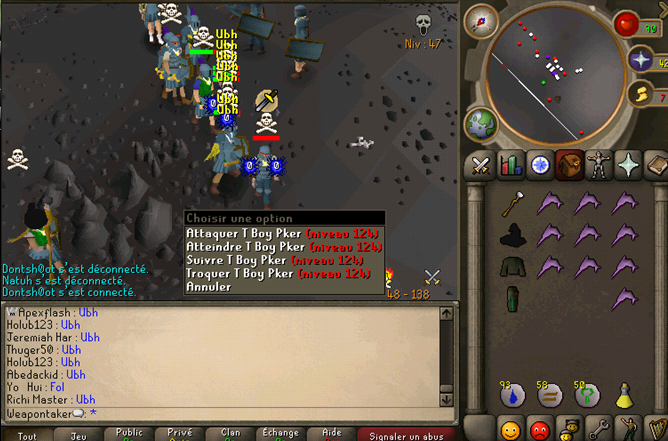668x441 pixels.
Task: Switch to the skills bar-chart tab
Action: pyautogui.click(x=511, y=163)
